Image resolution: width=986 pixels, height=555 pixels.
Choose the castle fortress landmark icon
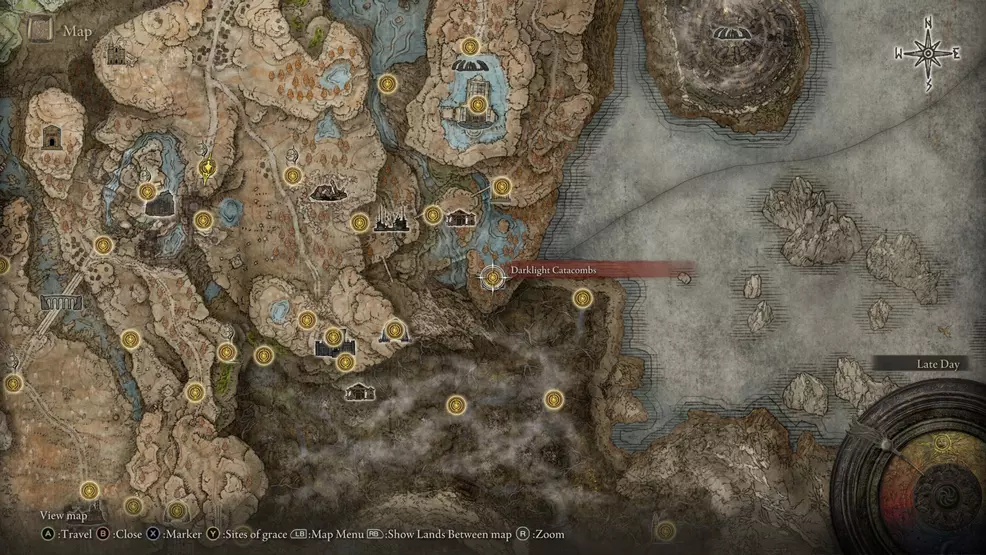(334, 346)
